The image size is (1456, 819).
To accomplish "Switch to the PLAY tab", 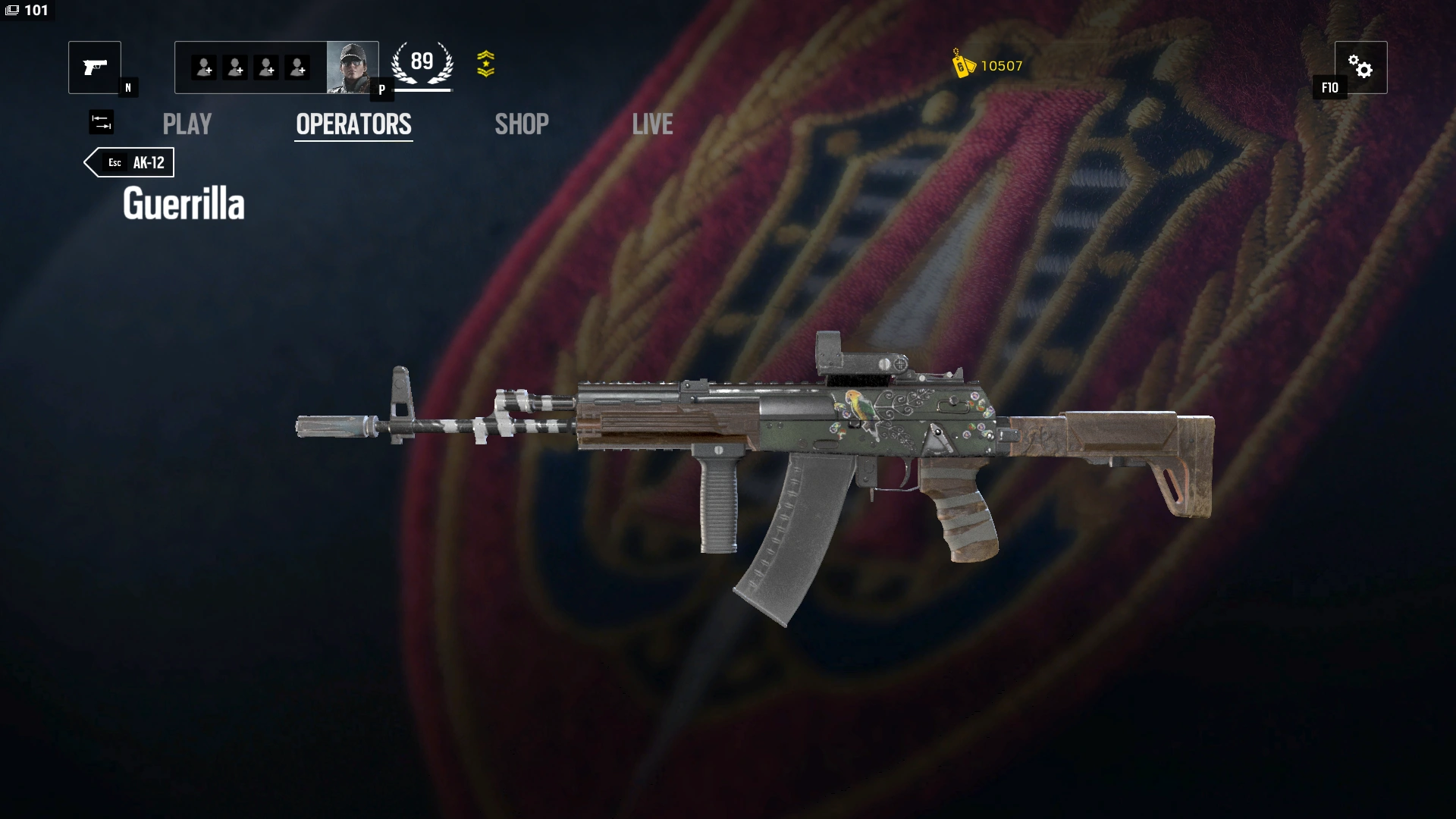I will point(187,124).
